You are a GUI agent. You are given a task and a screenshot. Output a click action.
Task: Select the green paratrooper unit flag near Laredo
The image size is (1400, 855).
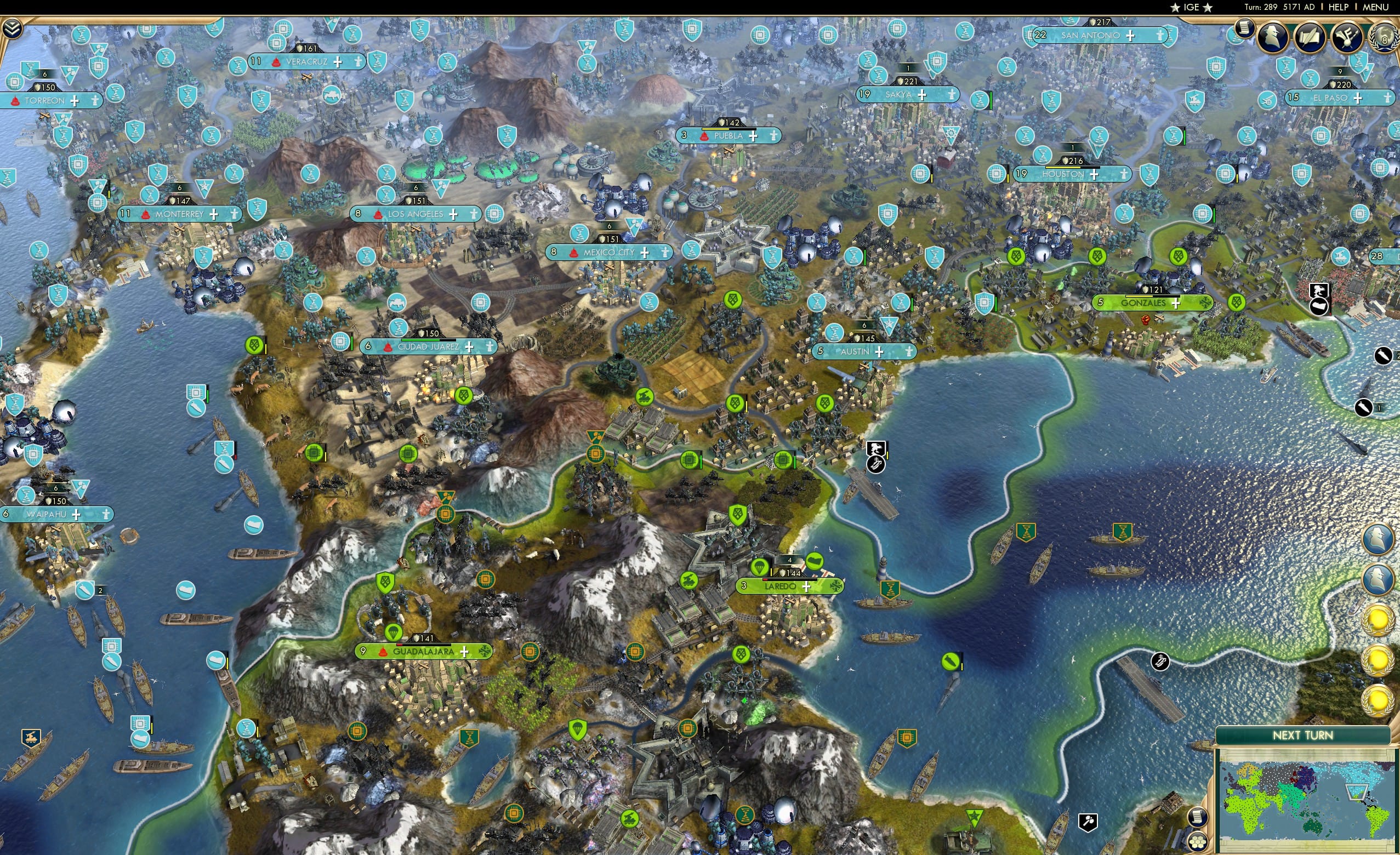pos(760,567)
